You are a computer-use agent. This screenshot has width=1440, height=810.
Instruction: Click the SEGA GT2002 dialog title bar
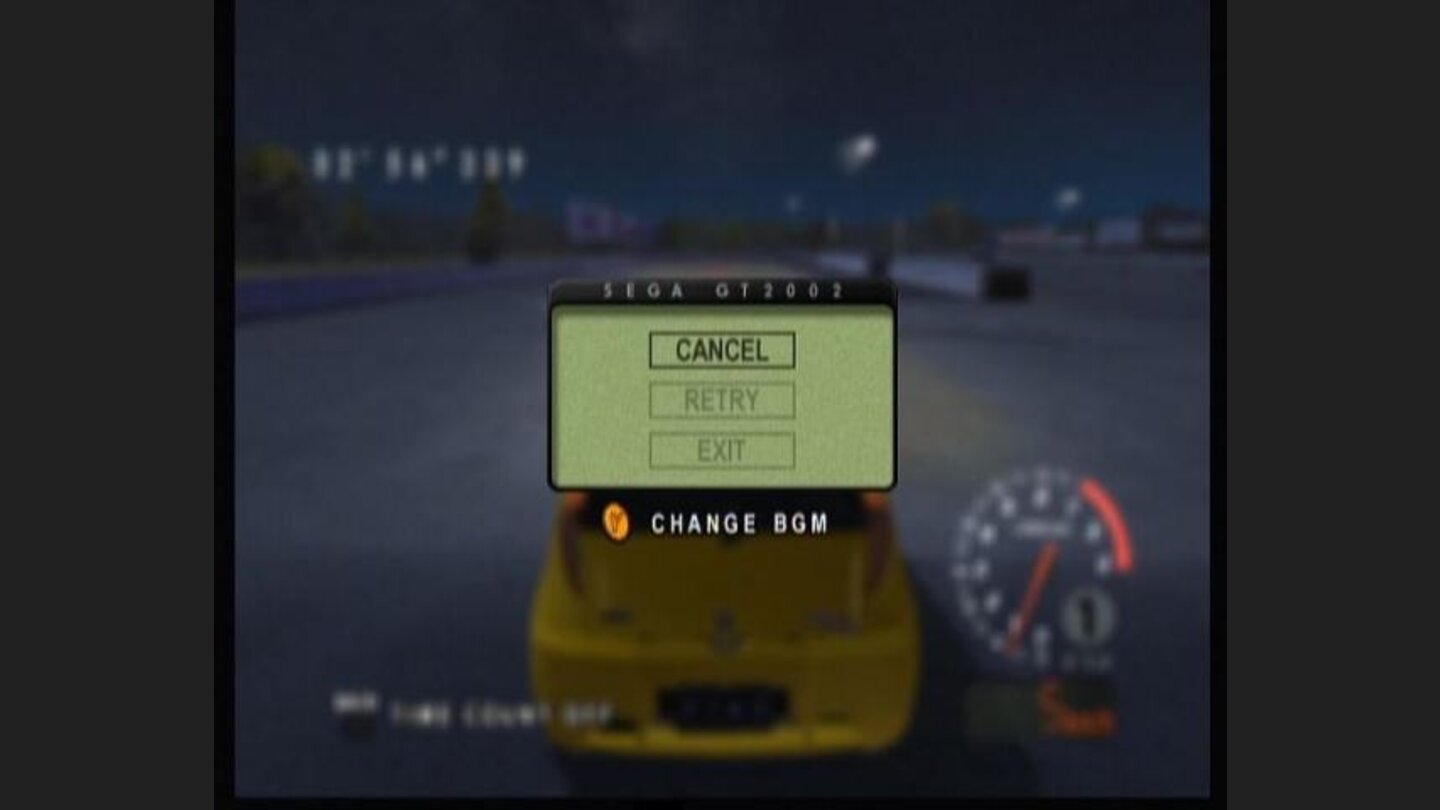(722, 293)
